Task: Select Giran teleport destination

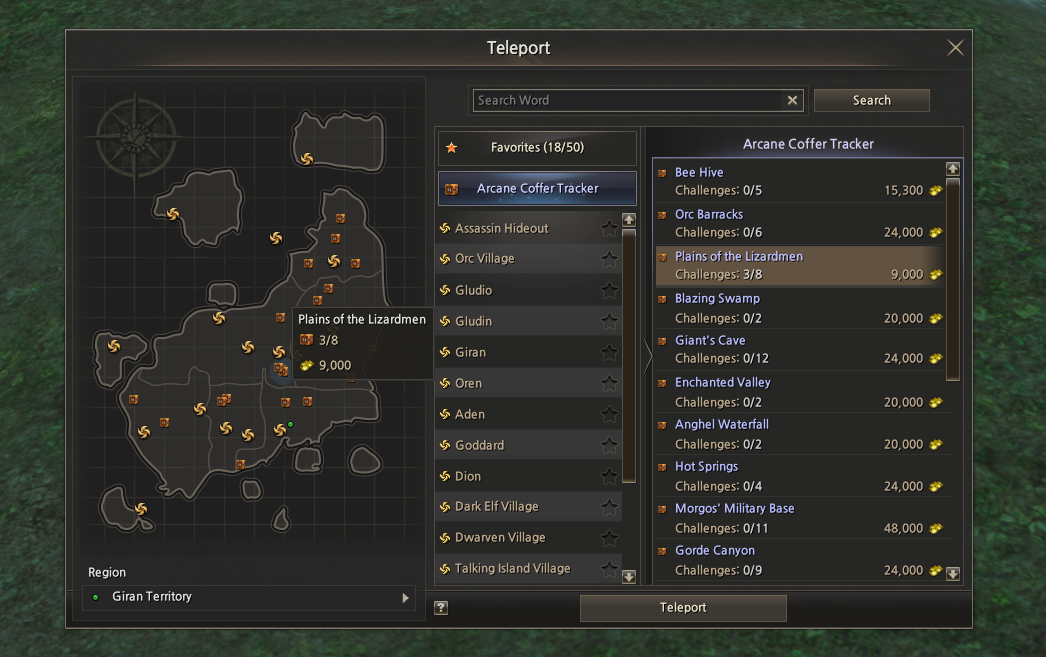Action: click(x=471, y=352)
